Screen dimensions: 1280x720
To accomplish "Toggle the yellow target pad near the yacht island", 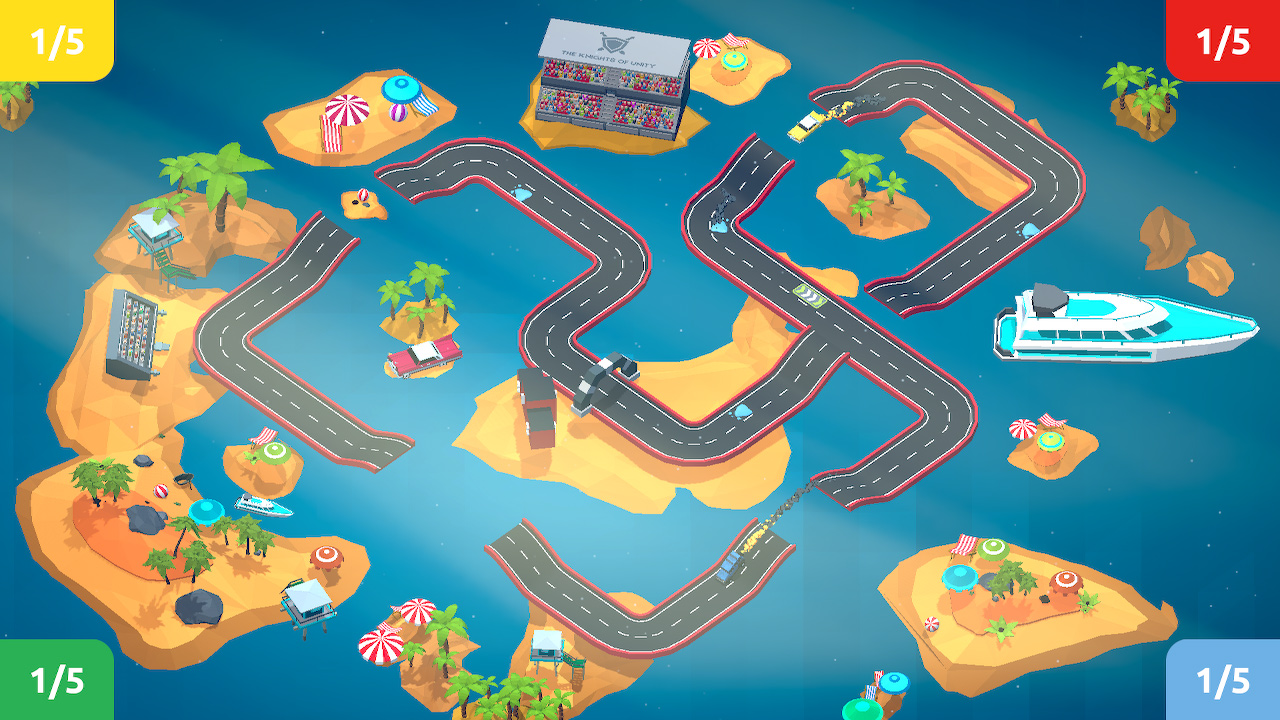I will click(x=1050, y=440).
